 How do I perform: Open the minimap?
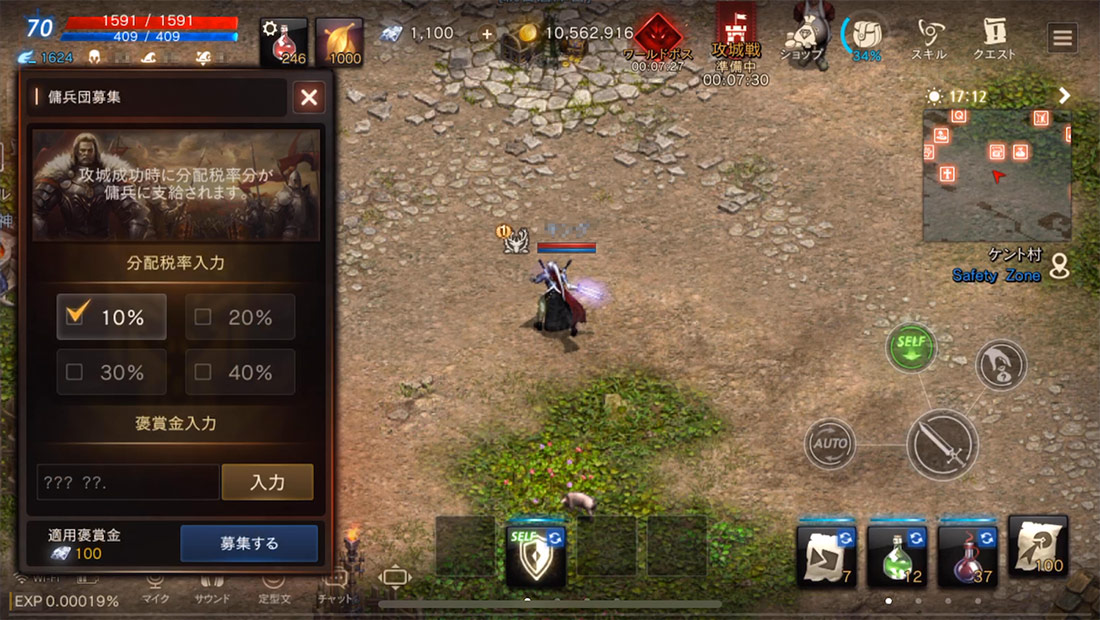[996, 175]
